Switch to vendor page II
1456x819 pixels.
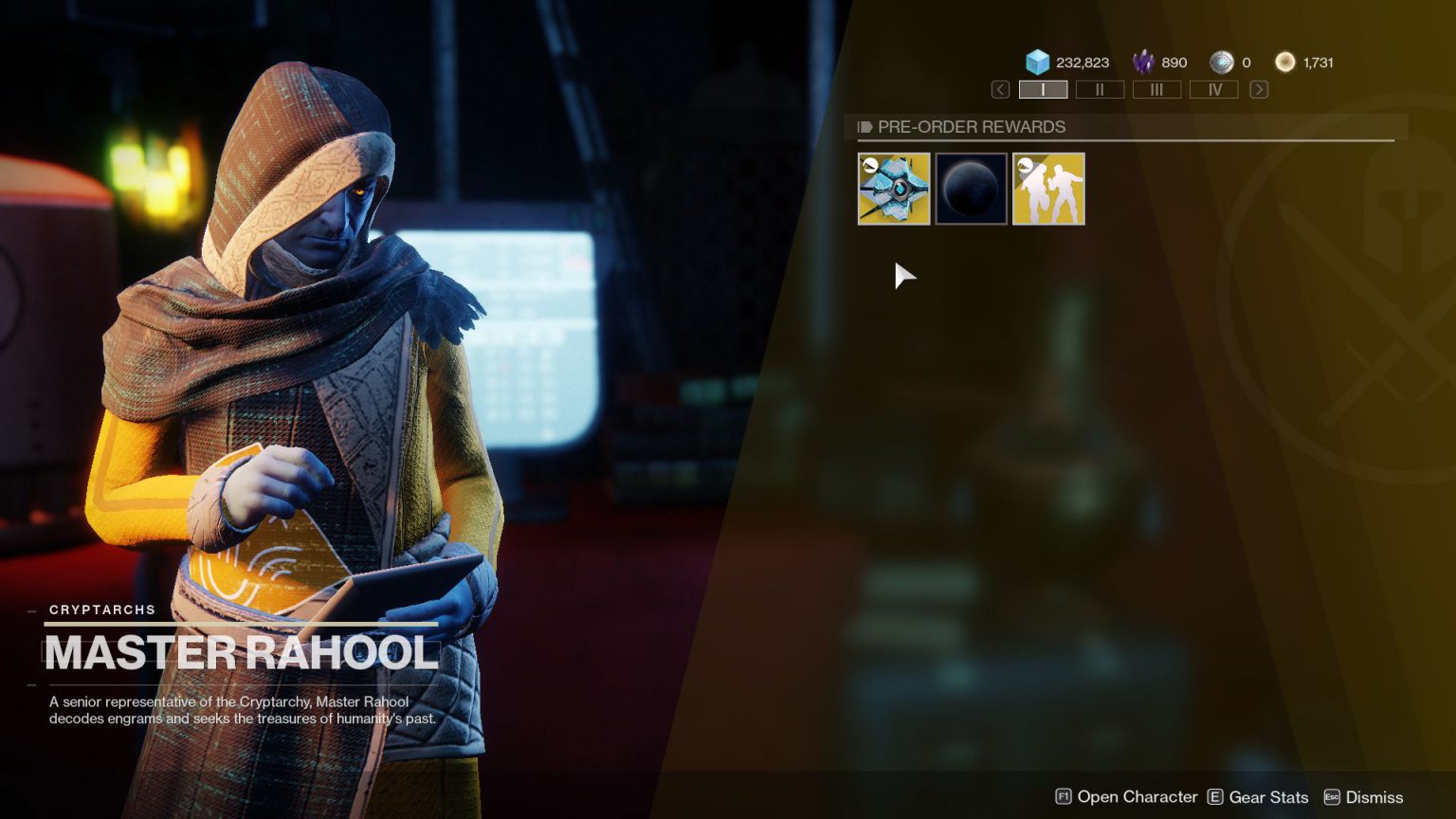pos(1100,89)
